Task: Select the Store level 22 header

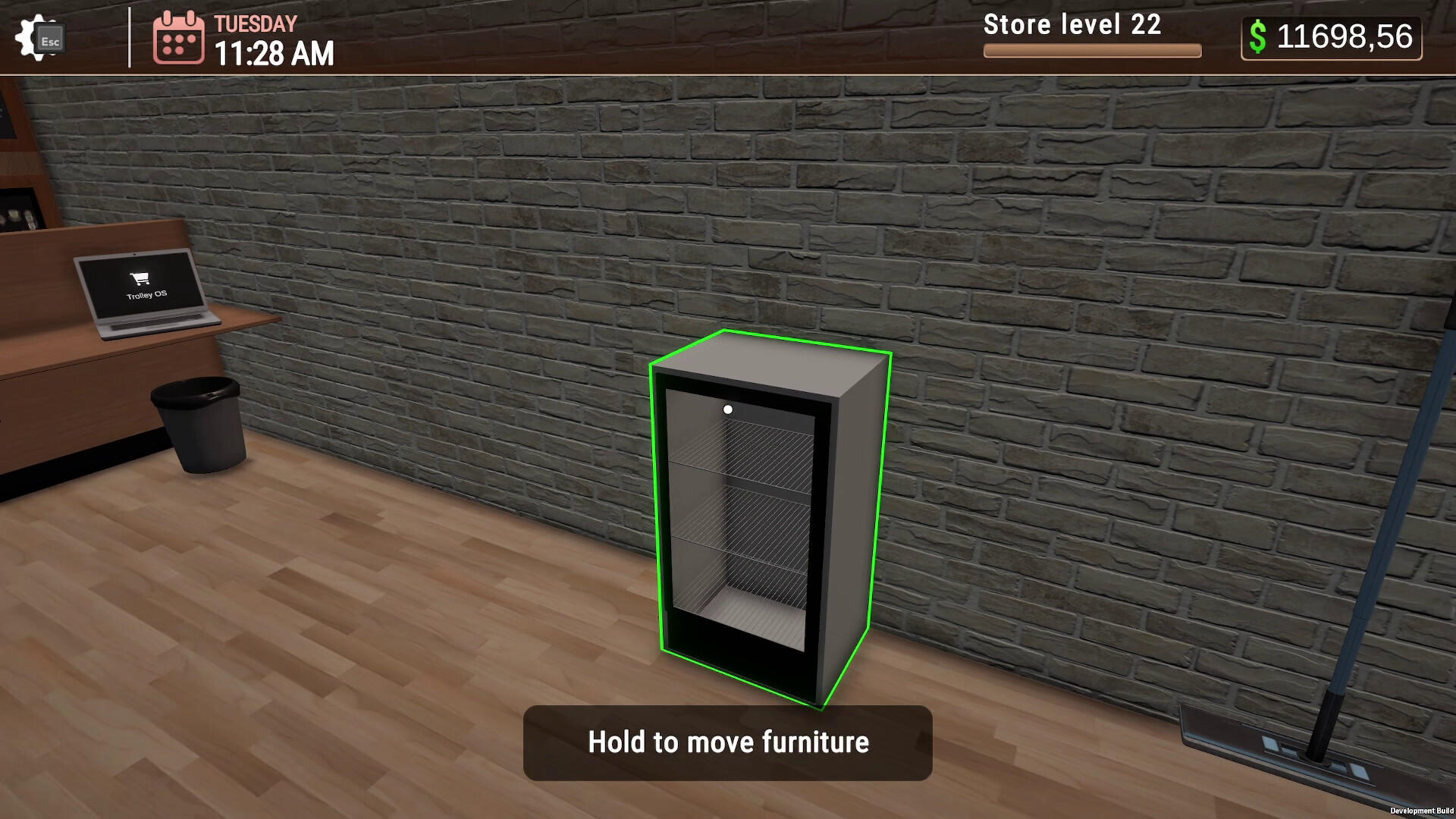Action: pyautogui.click(x=1072, y=25)
